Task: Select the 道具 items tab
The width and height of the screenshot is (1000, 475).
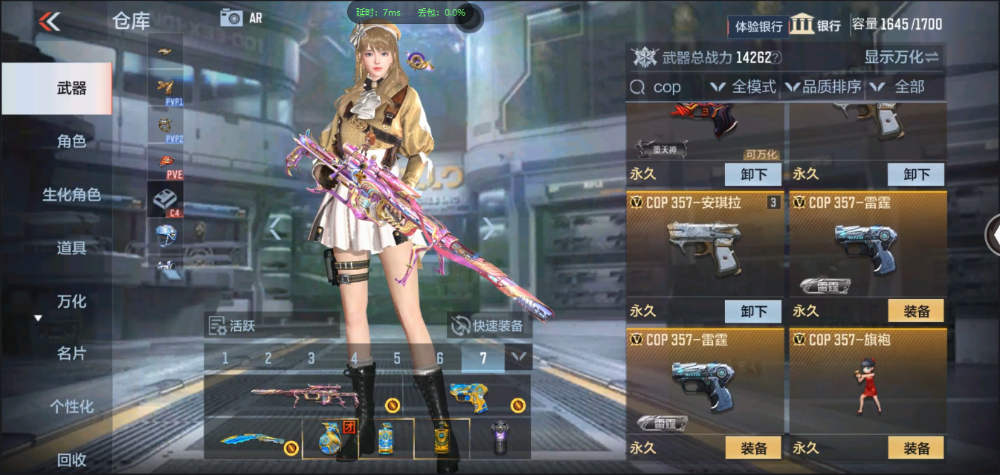Action: (x=70, y=248)
